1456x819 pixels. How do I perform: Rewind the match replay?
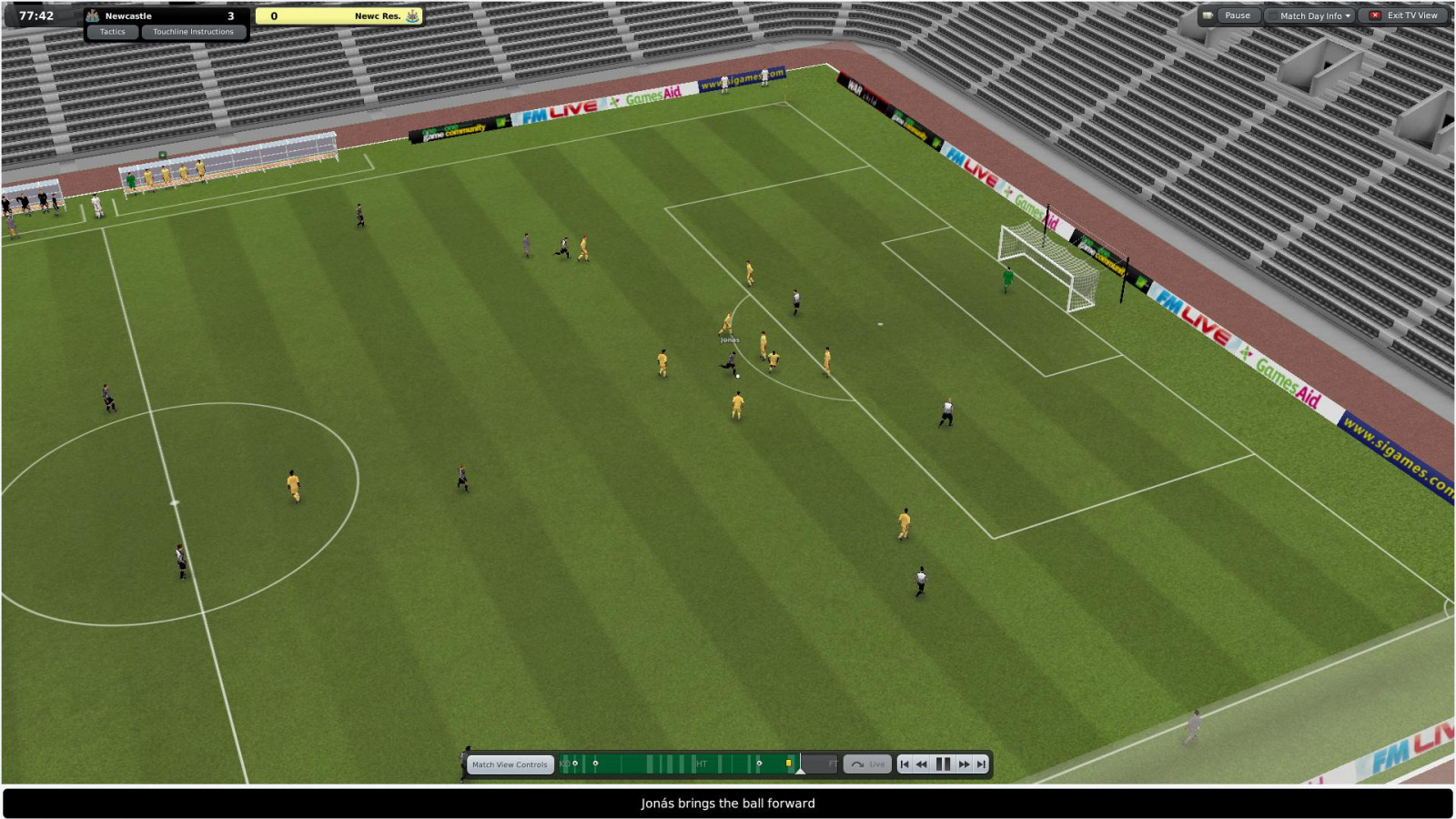pos(922,764)
